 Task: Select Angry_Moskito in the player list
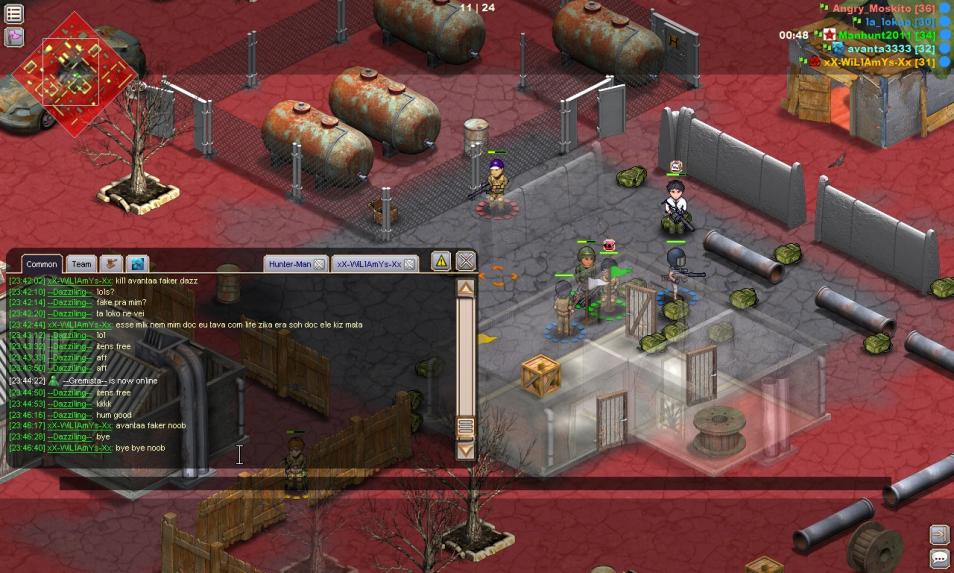click(x=872, y=8)
